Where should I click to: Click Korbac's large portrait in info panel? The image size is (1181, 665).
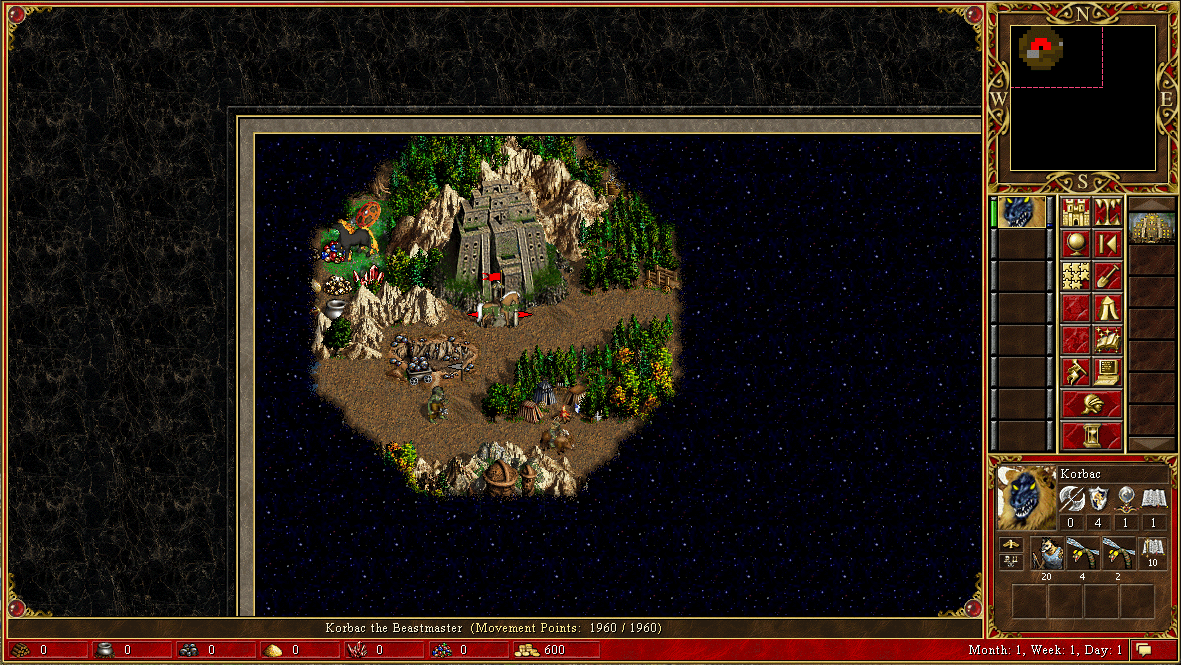[1026, 497]
